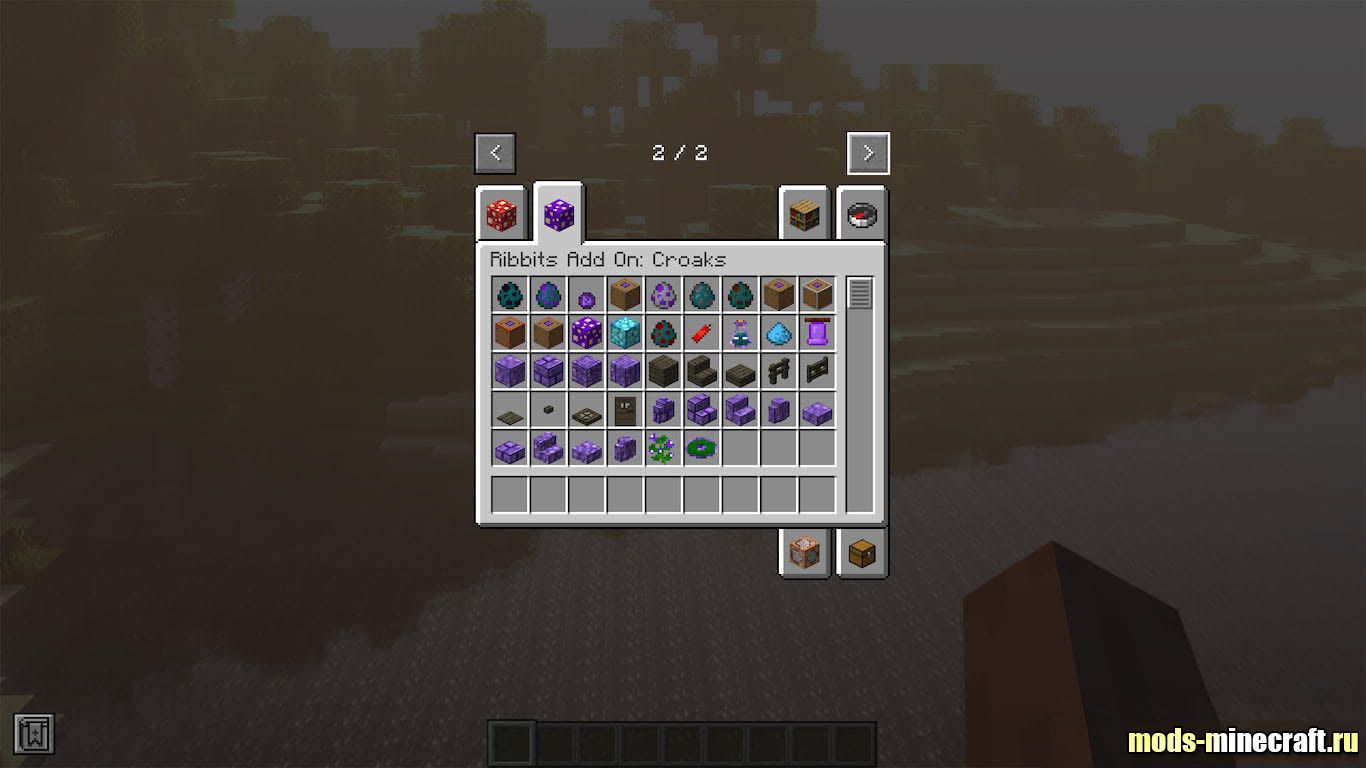
Task: Grab the small purple orb item
Action: [x=587, y=295]
